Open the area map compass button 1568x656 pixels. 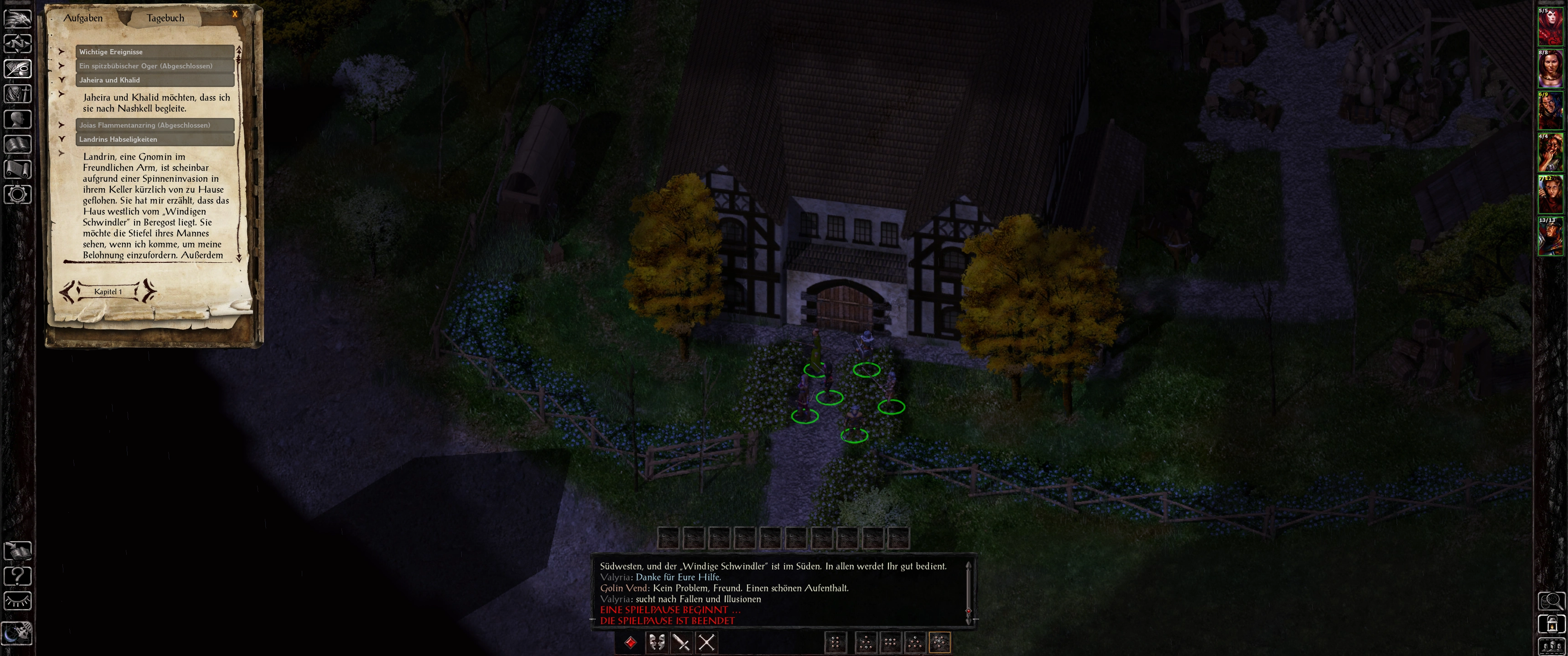click(x=18, y=44)
